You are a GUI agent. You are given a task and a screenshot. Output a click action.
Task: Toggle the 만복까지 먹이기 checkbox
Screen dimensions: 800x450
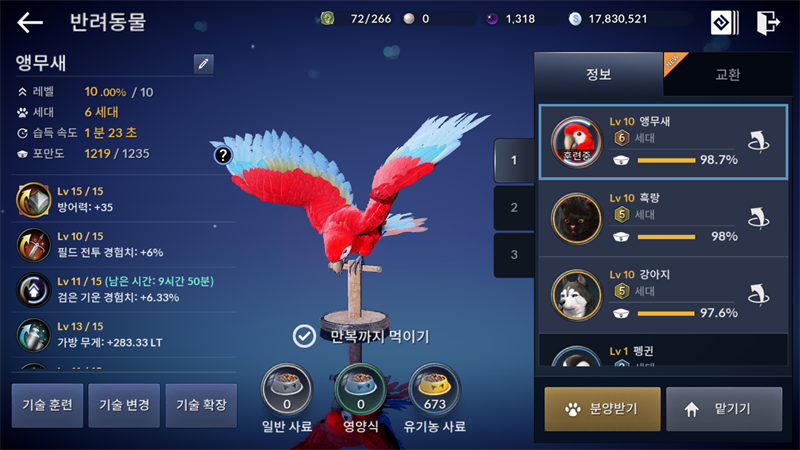click(304, 336)
